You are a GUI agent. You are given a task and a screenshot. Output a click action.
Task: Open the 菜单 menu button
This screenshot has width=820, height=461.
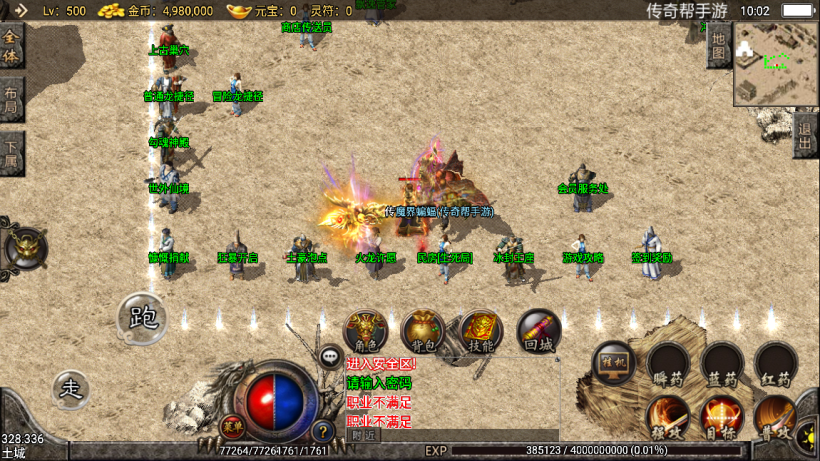[231, 424]
